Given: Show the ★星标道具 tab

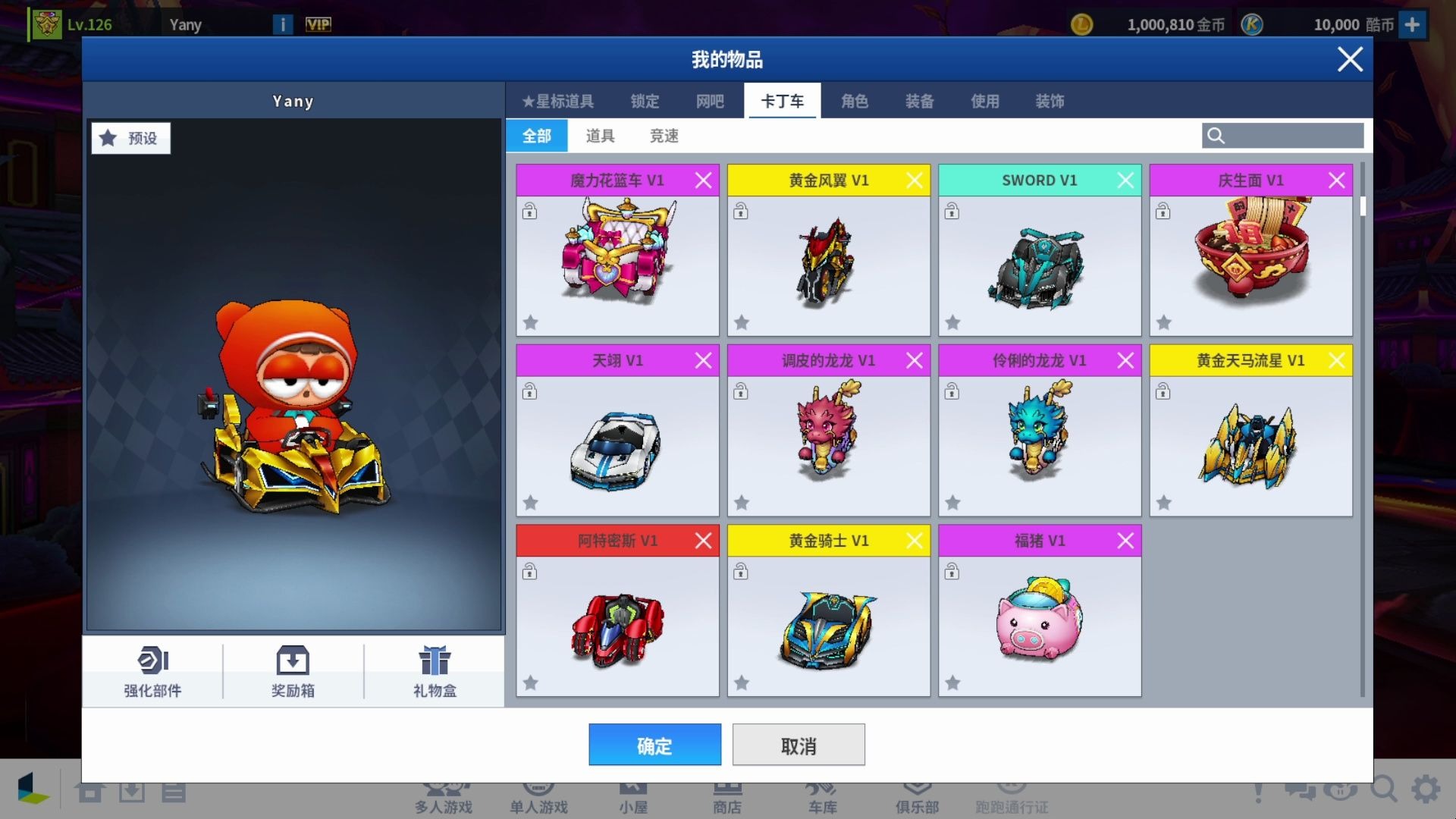Looking at the screenshot, I should (x=558, y=101).
